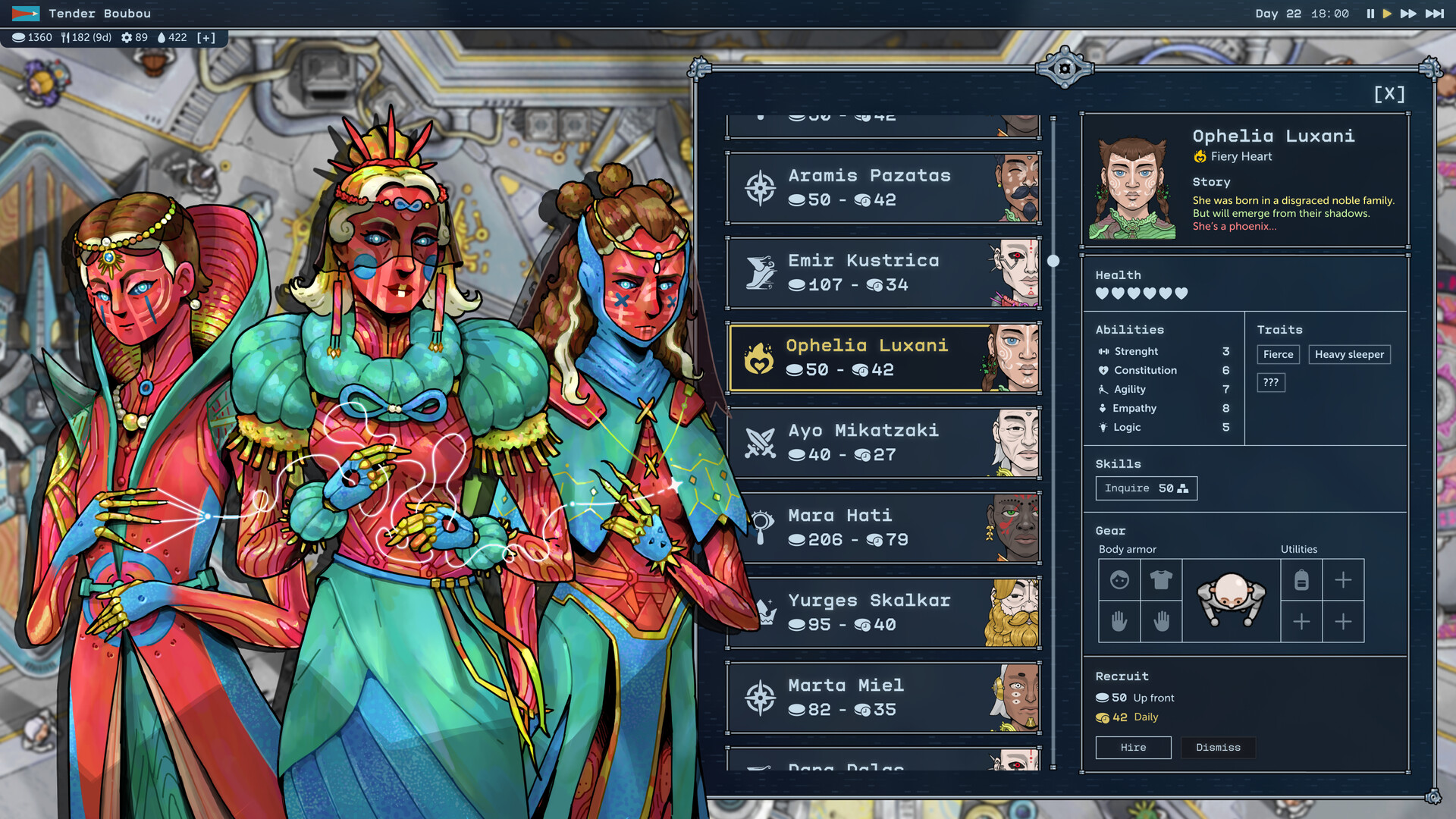
Task: Click Ophelia's Fiery Heart icon
Action: 1200,156
